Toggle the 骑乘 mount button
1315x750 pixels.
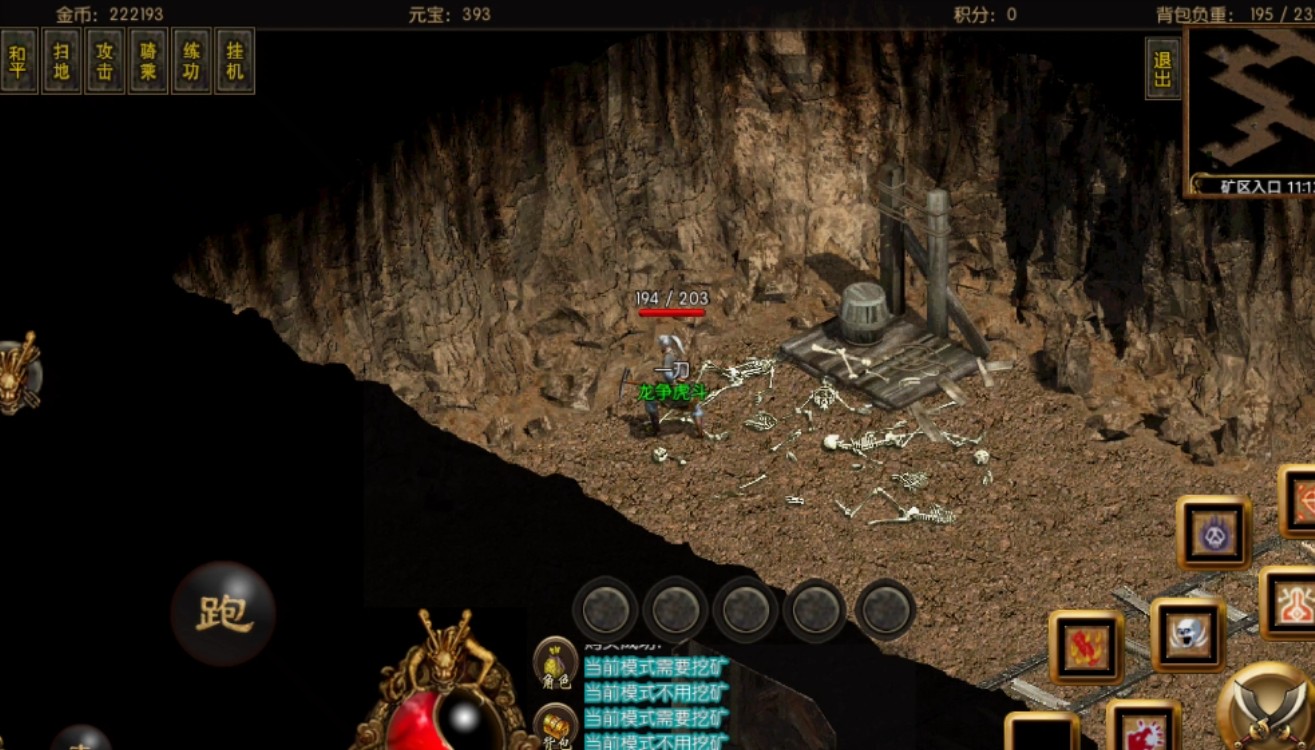(x=148, y=61)
